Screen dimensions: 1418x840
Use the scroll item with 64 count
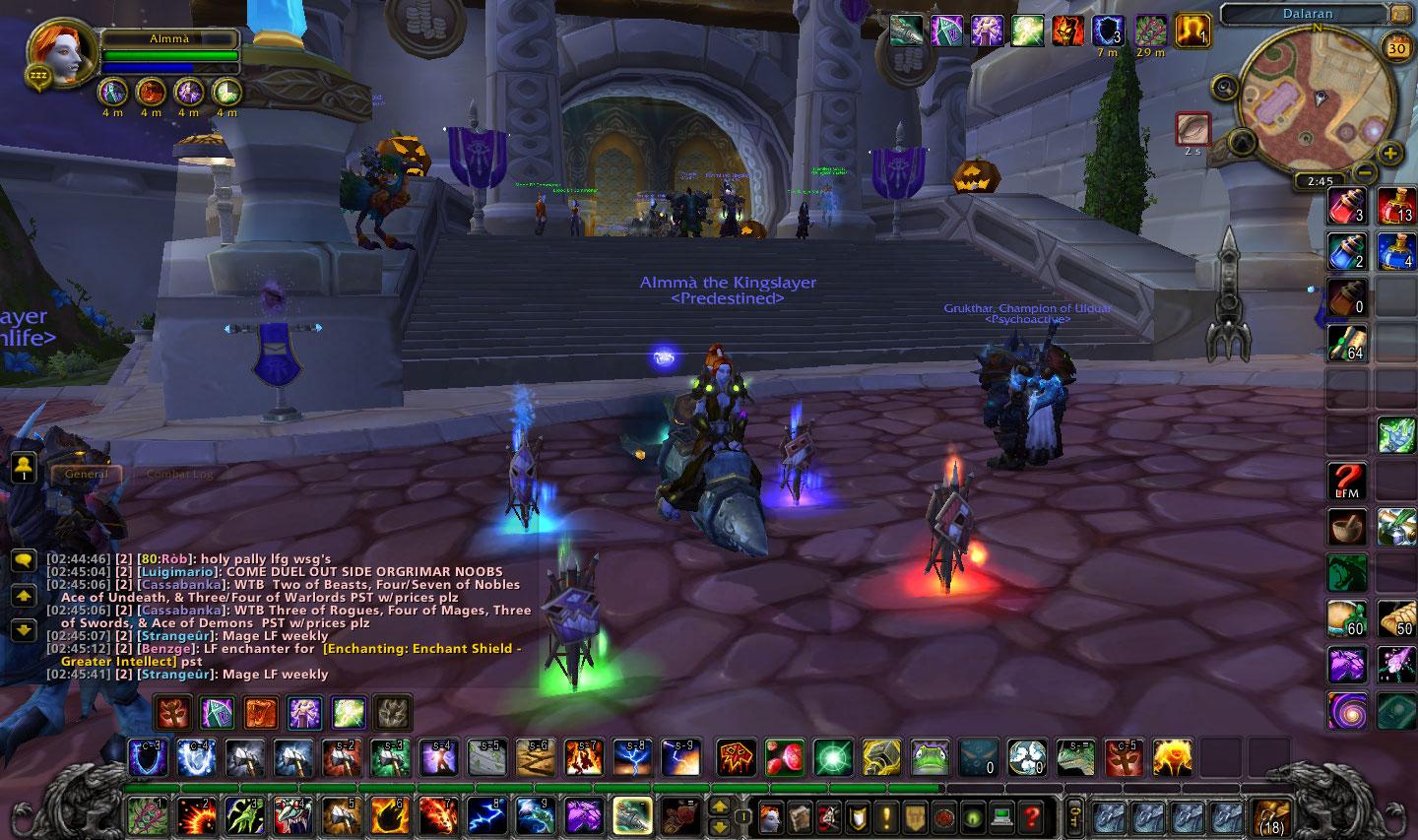pos(1346,344)
